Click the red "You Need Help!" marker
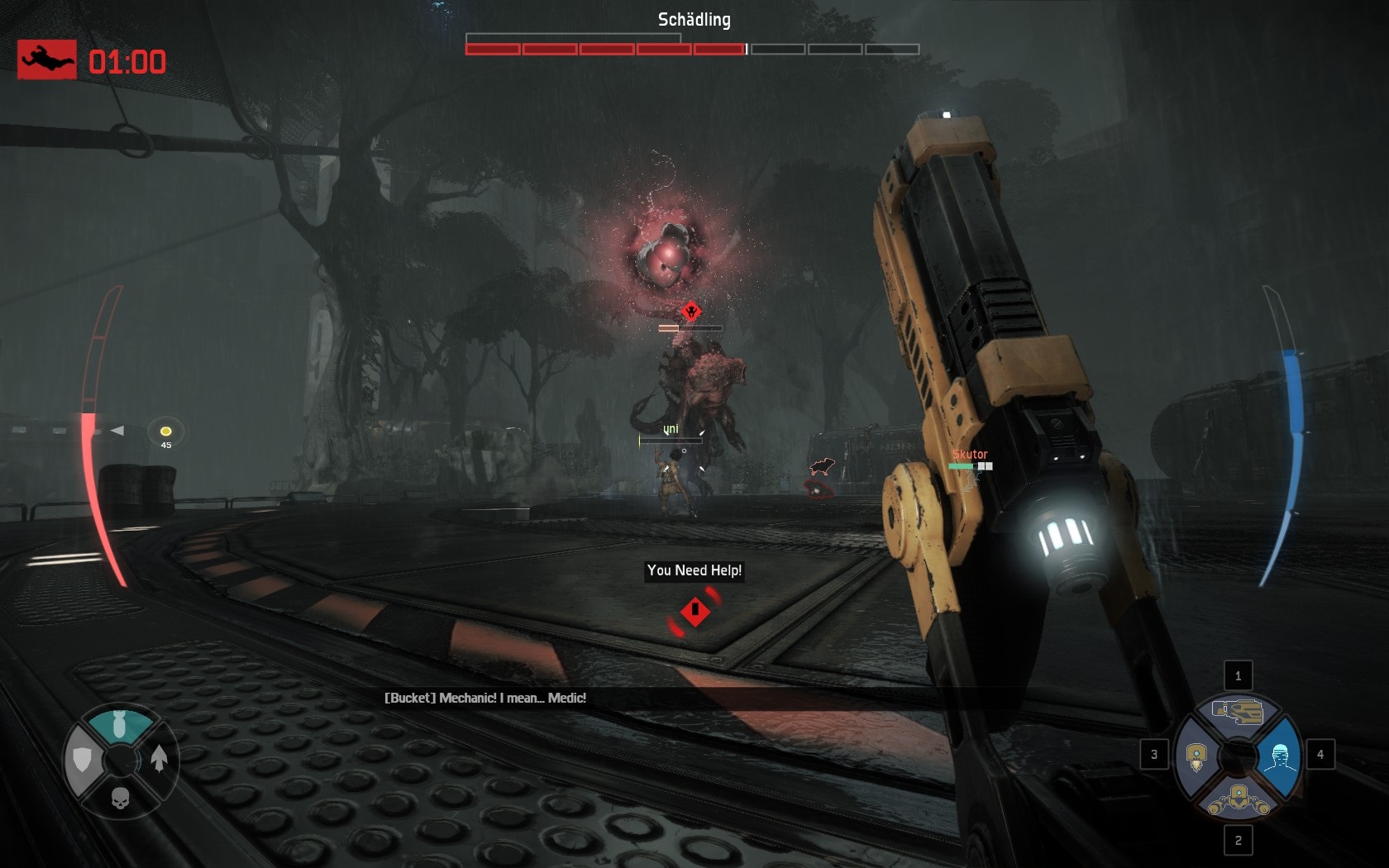 click(694, 612)
